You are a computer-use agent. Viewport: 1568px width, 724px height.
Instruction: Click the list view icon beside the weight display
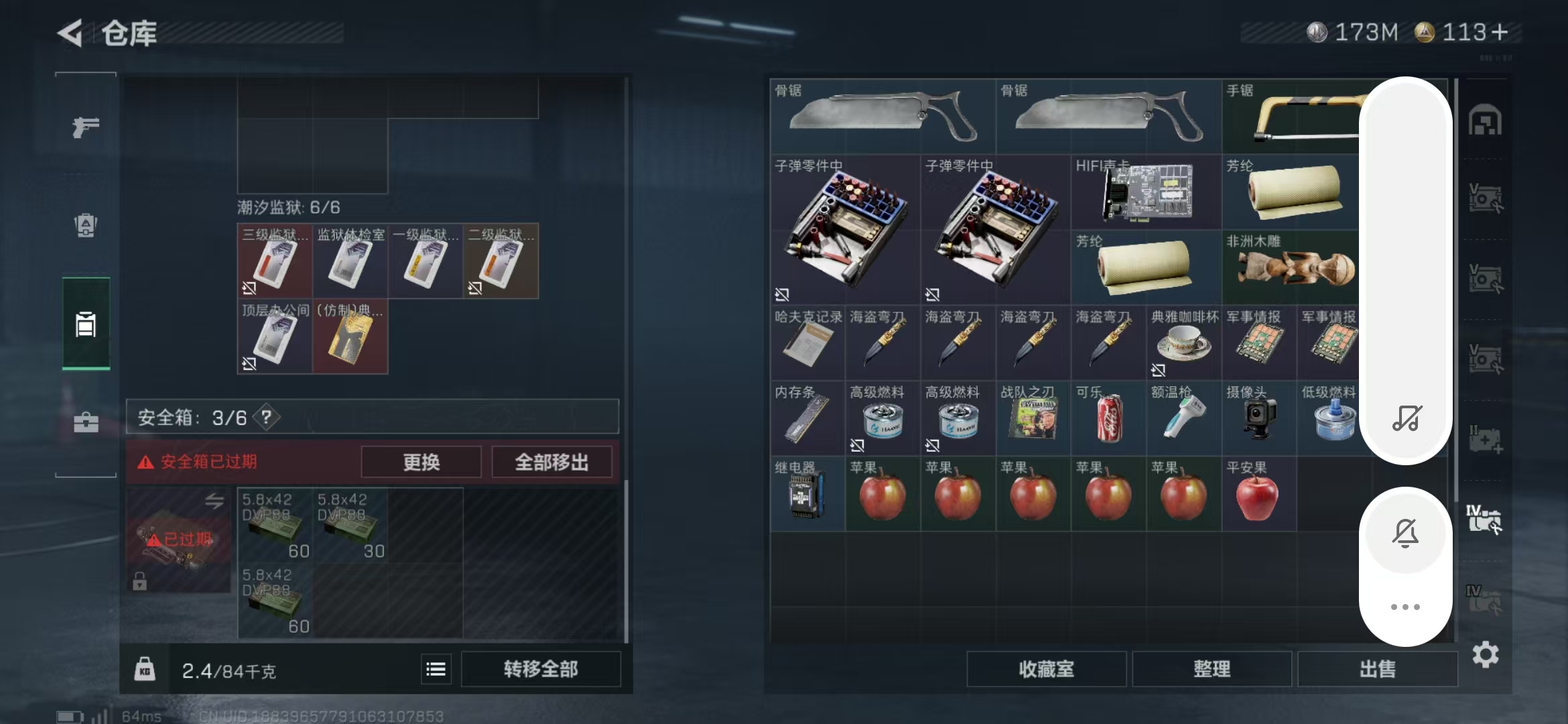pyautogui.click(x=436, y=668)
